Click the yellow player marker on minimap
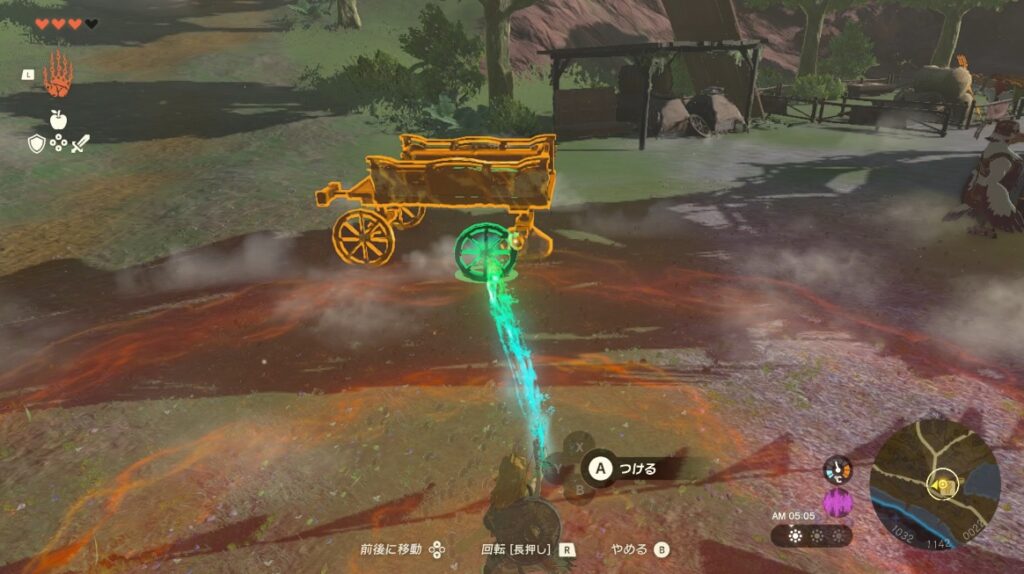The image size is (1024, 574). point(941,484)
